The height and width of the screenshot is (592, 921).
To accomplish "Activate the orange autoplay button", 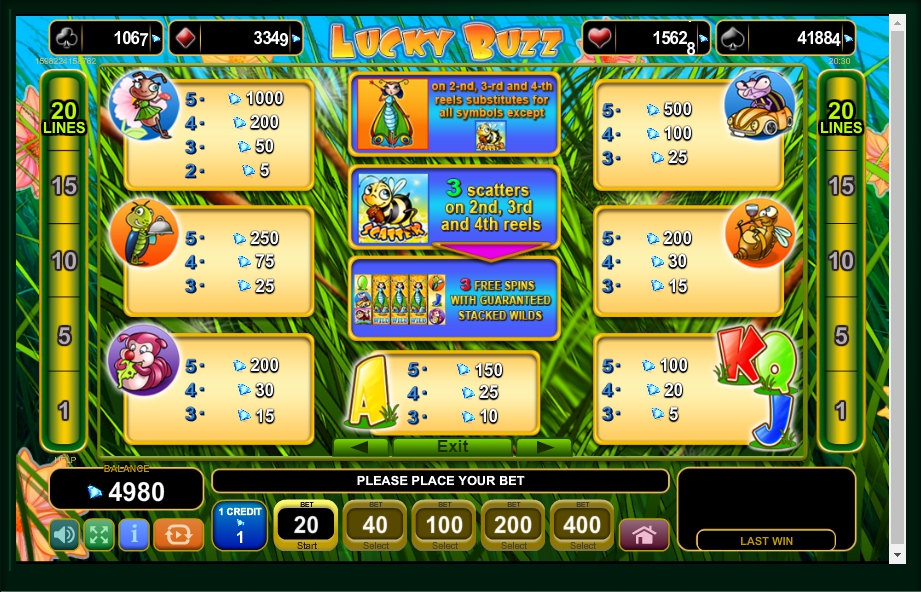I will (x=179, y=534).
